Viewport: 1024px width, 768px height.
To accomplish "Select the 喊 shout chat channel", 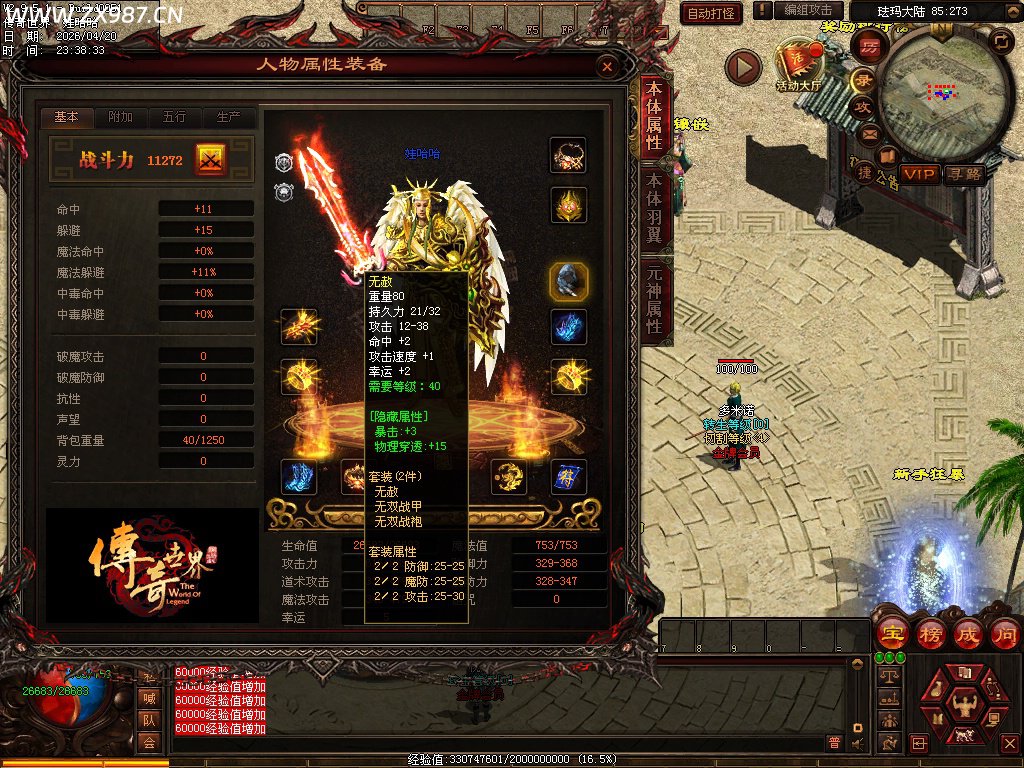I will pos(149,698).
